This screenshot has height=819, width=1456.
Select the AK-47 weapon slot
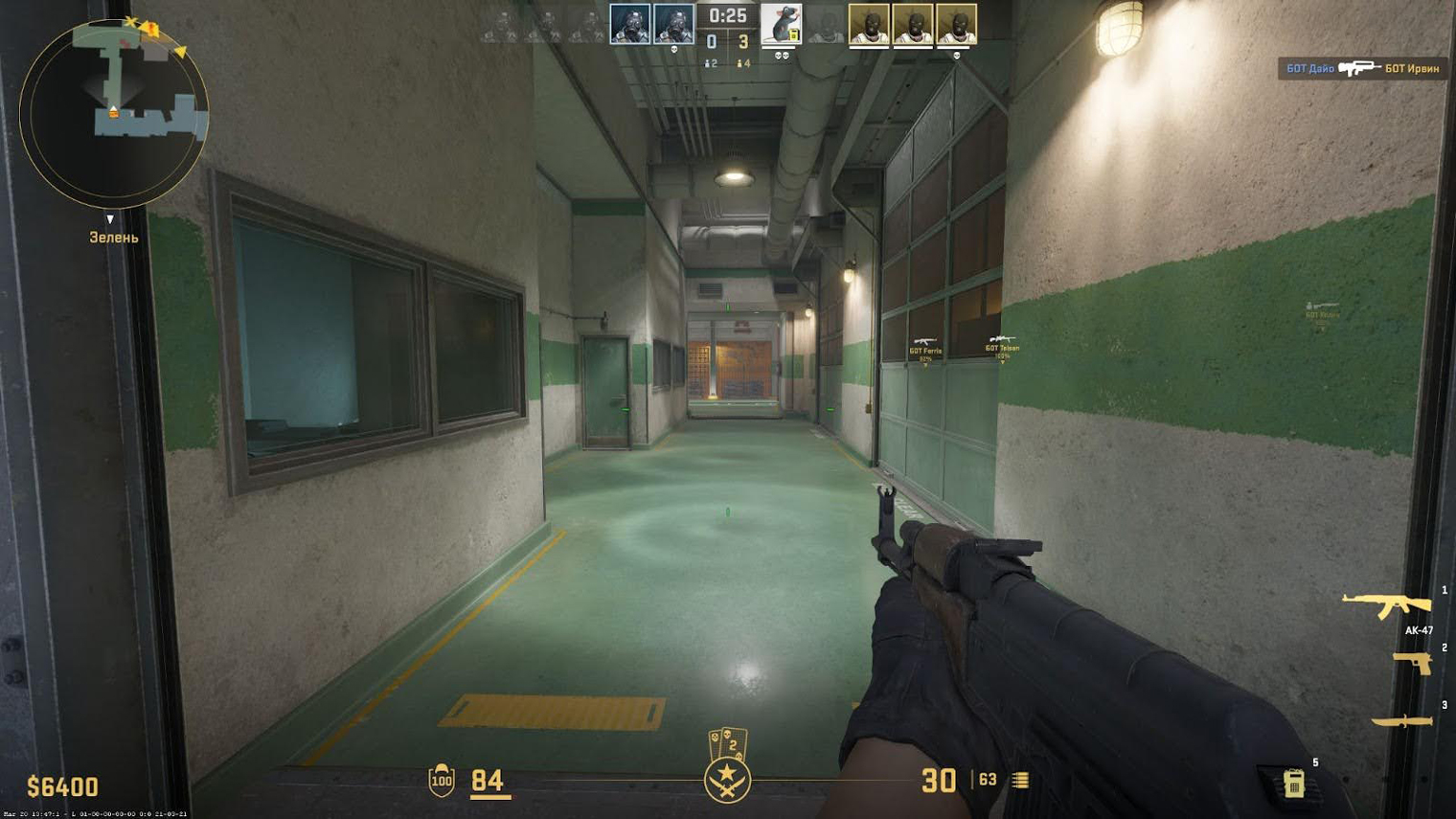(1386, 605)
